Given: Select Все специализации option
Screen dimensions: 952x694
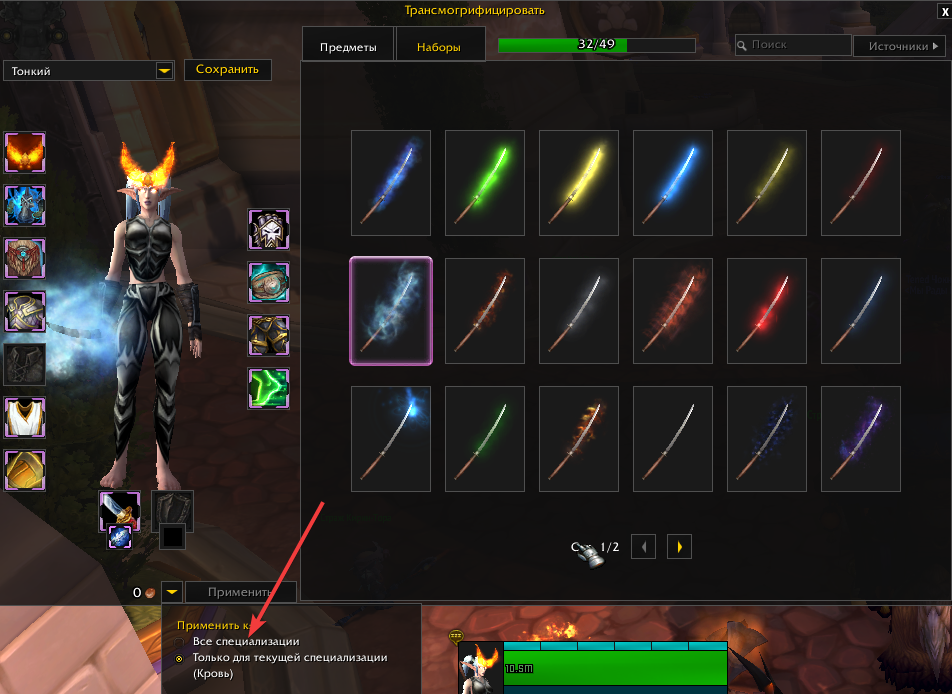Looking at the screenshot, I should click(x=180, y=641).
